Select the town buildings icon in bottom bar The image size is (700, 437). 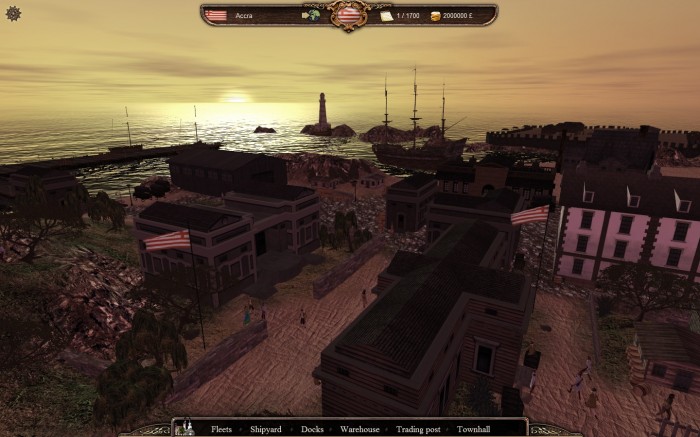185,428
